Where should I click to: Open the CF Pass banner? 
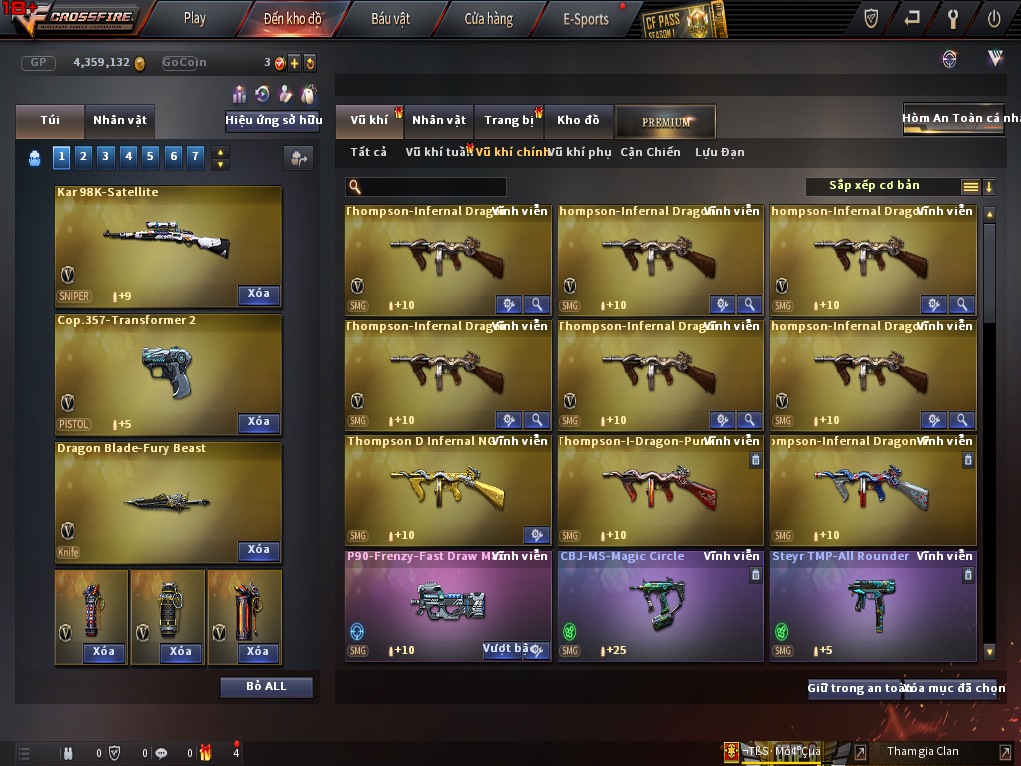point(683,19)
